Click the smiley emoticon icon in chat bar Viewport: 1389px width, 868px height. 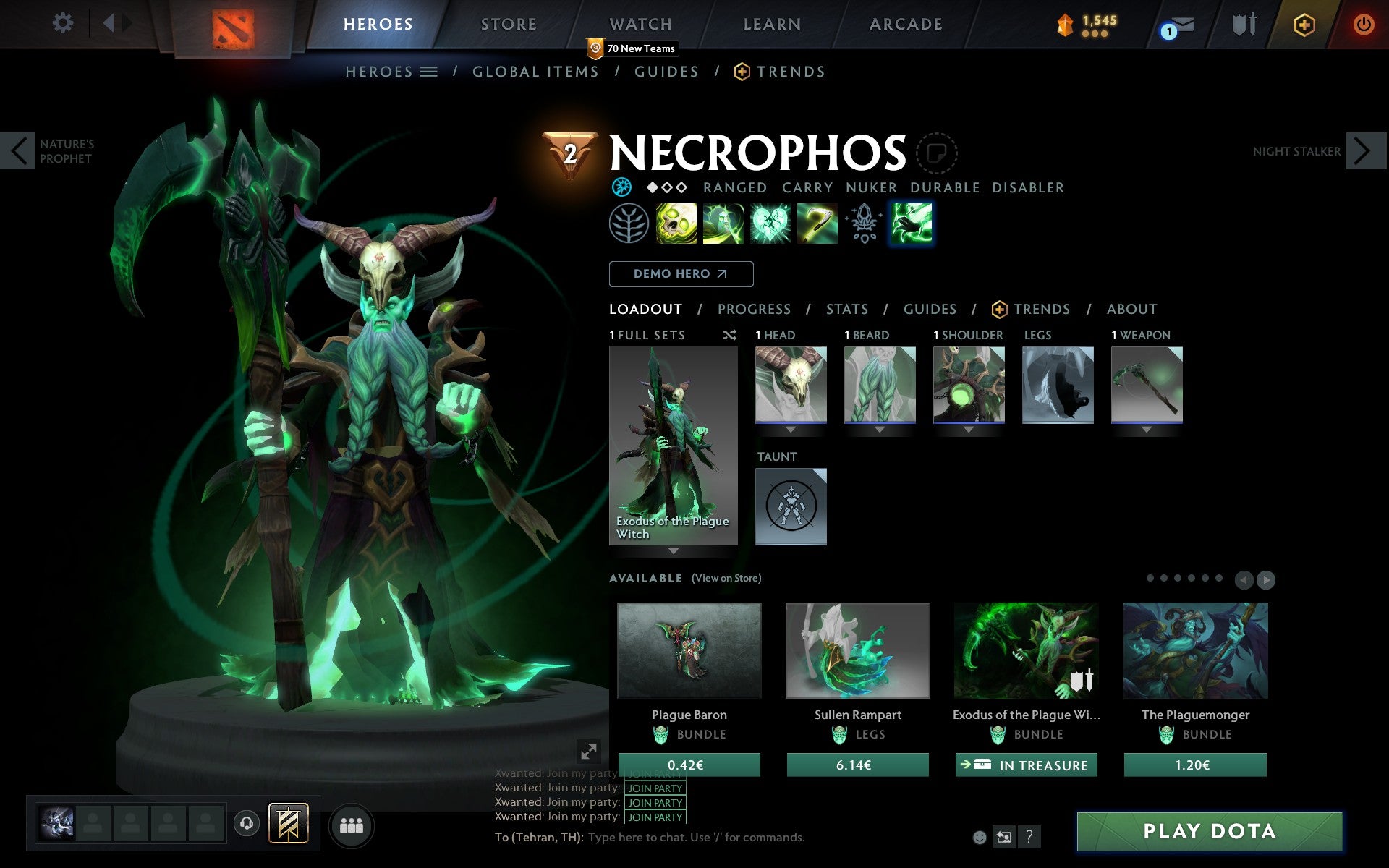point(980,837)
